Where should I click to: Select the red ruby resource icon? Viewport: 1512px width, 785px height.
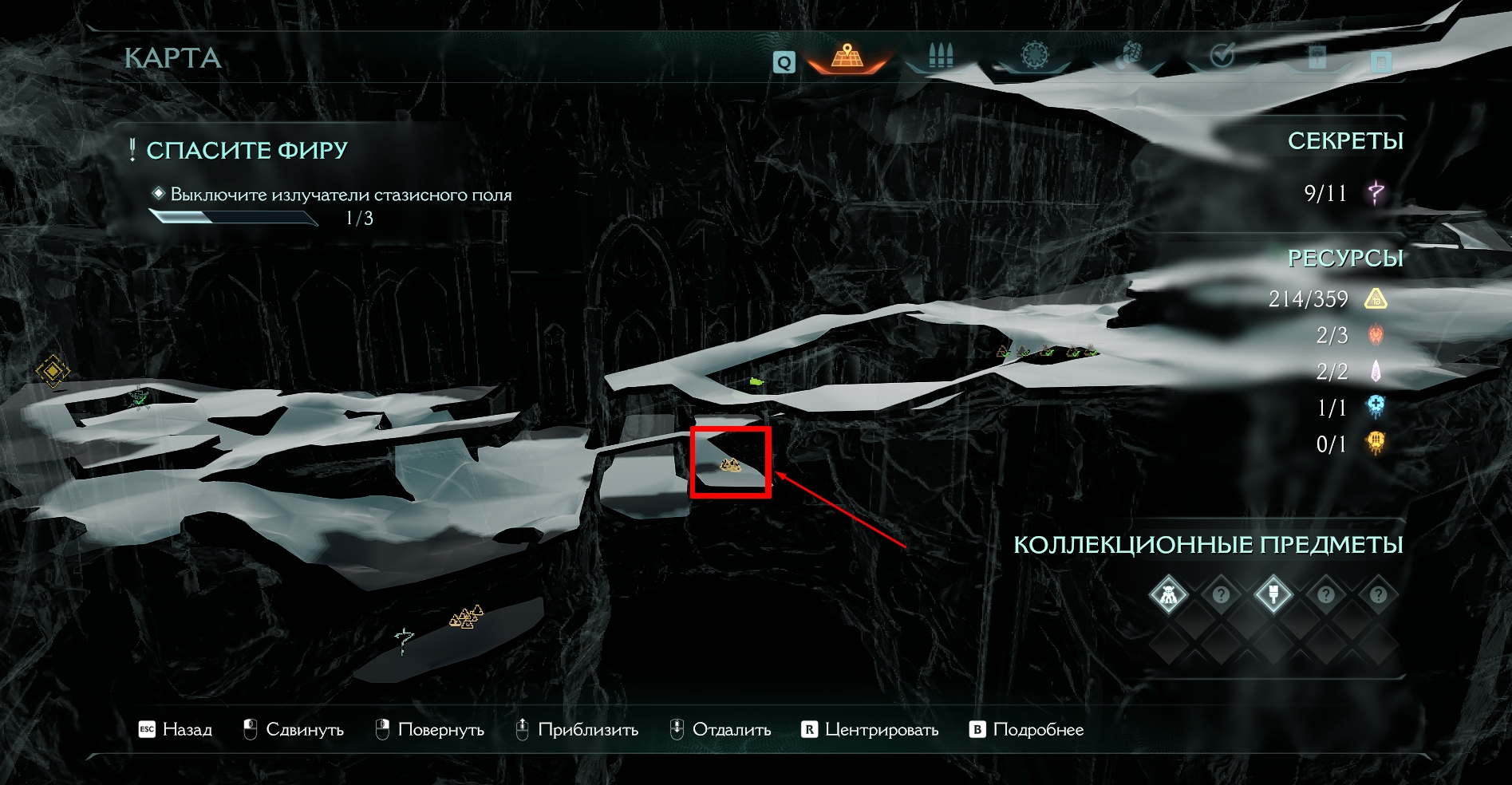point(1376,335)
